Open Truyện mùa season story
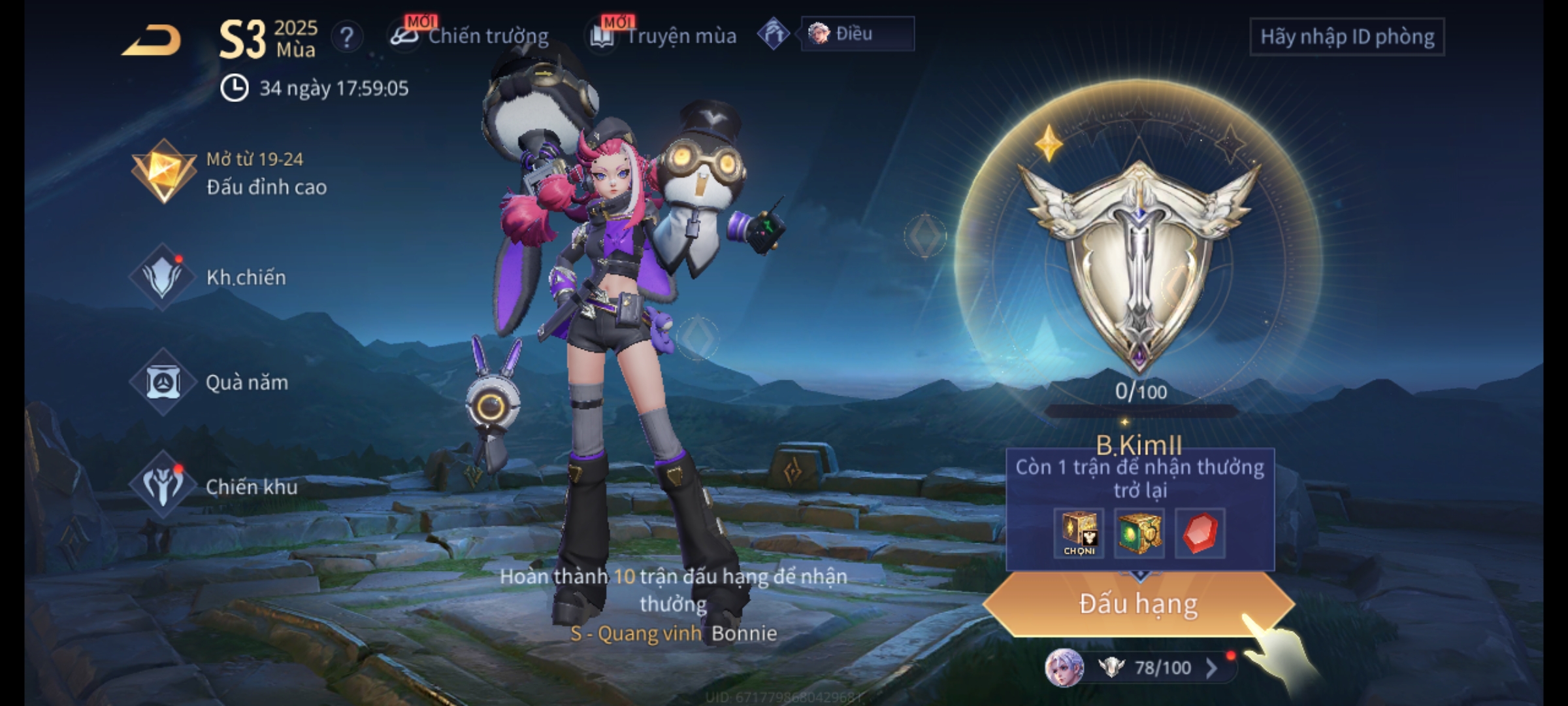Screen dimensions: 1568x706 664,36
